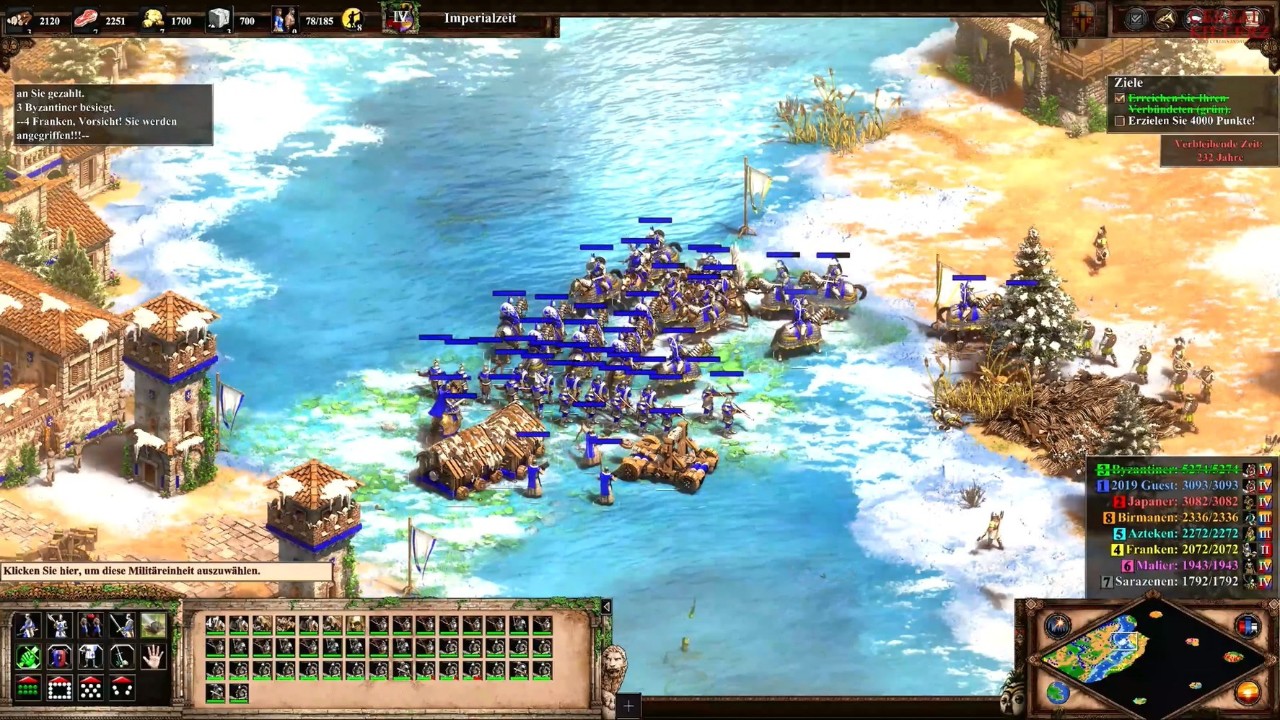The image size is (1280, 720).
Task: Click the sunset button beside the minimap
Action: pos(1247,691)
